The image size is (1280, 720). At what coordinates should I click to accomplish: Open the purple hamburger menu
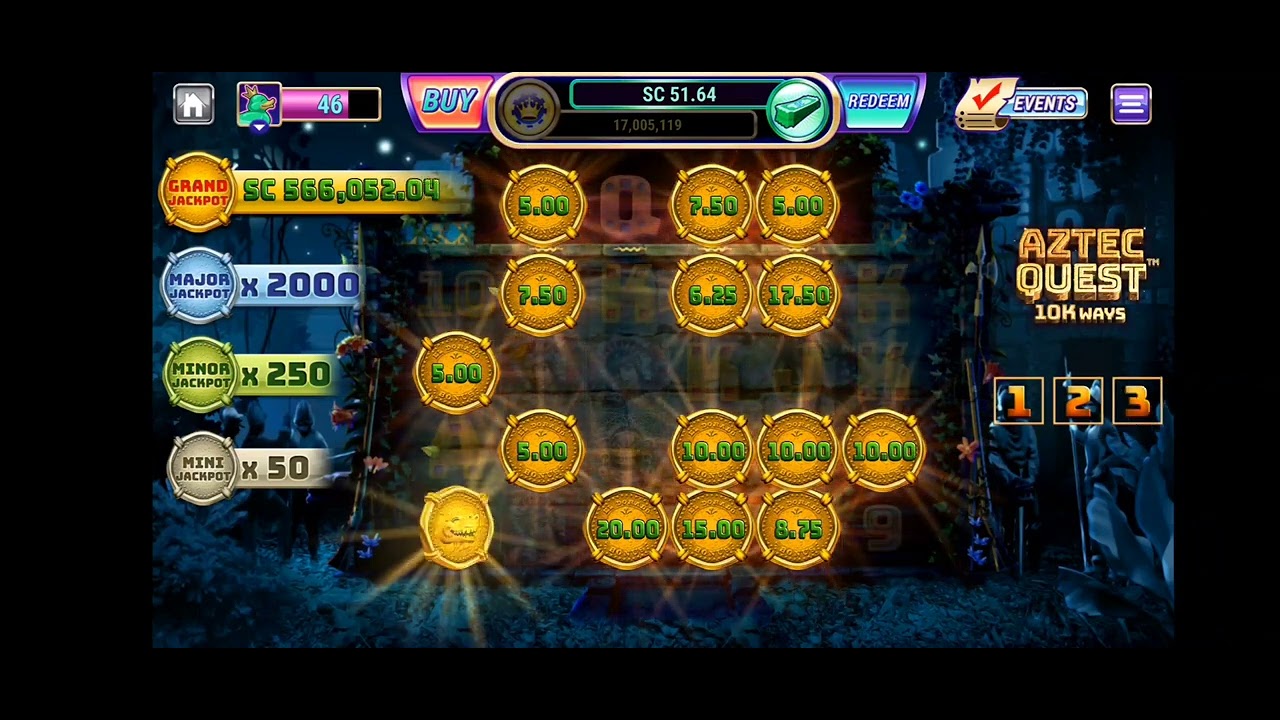(x=1131, y=103)
